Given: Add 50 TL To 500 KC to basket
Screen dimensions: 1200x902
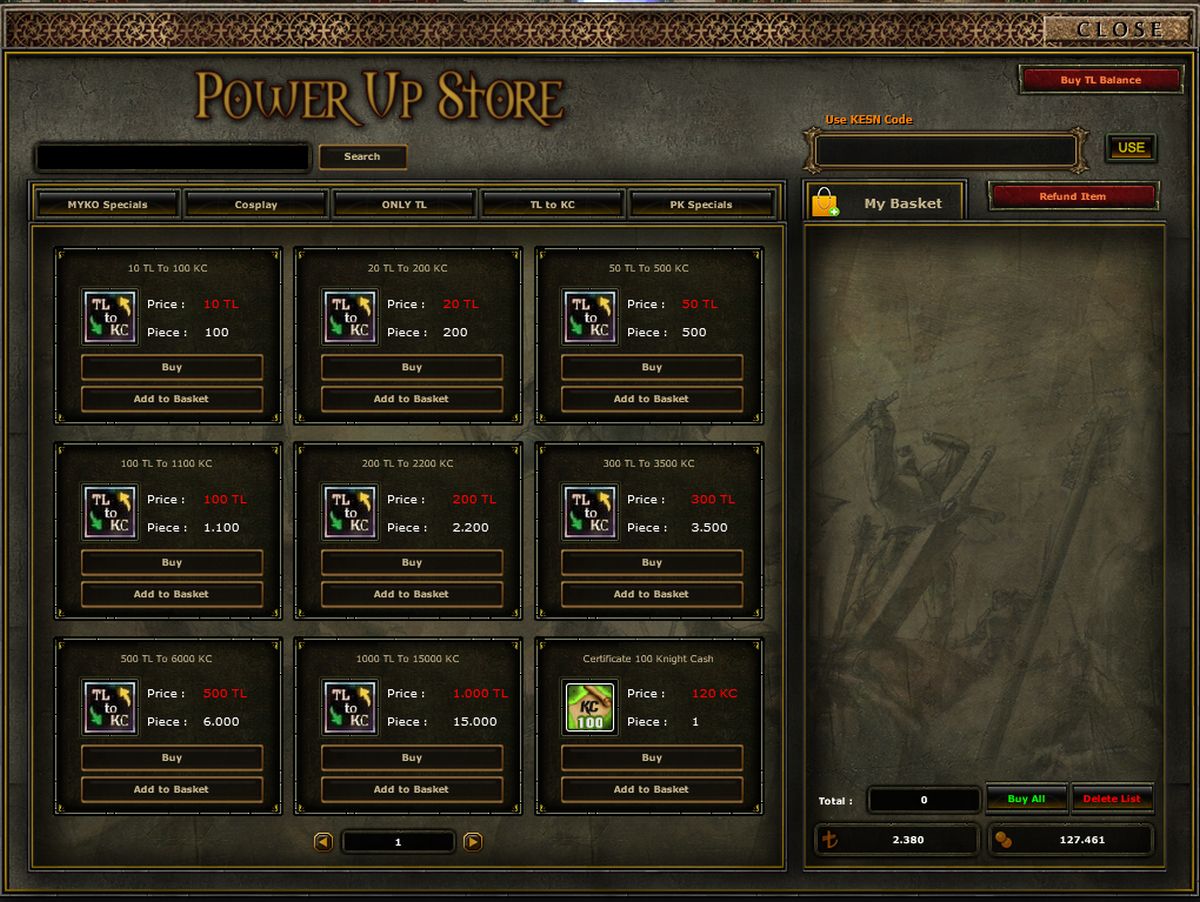Looking at the screenshot, I should click(x=652, y=399).
